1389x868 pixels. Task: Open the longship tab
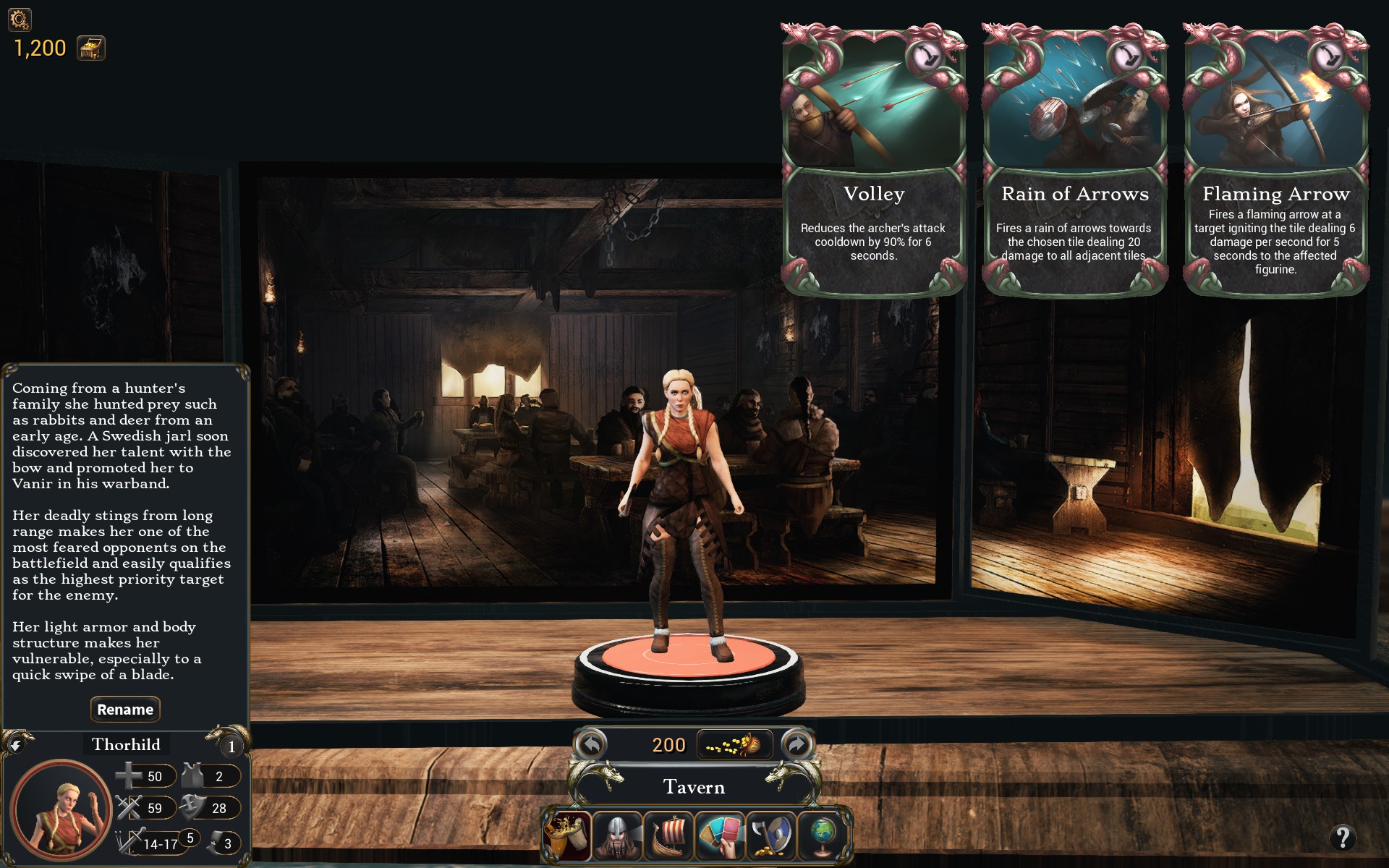(x=669, y=835)
